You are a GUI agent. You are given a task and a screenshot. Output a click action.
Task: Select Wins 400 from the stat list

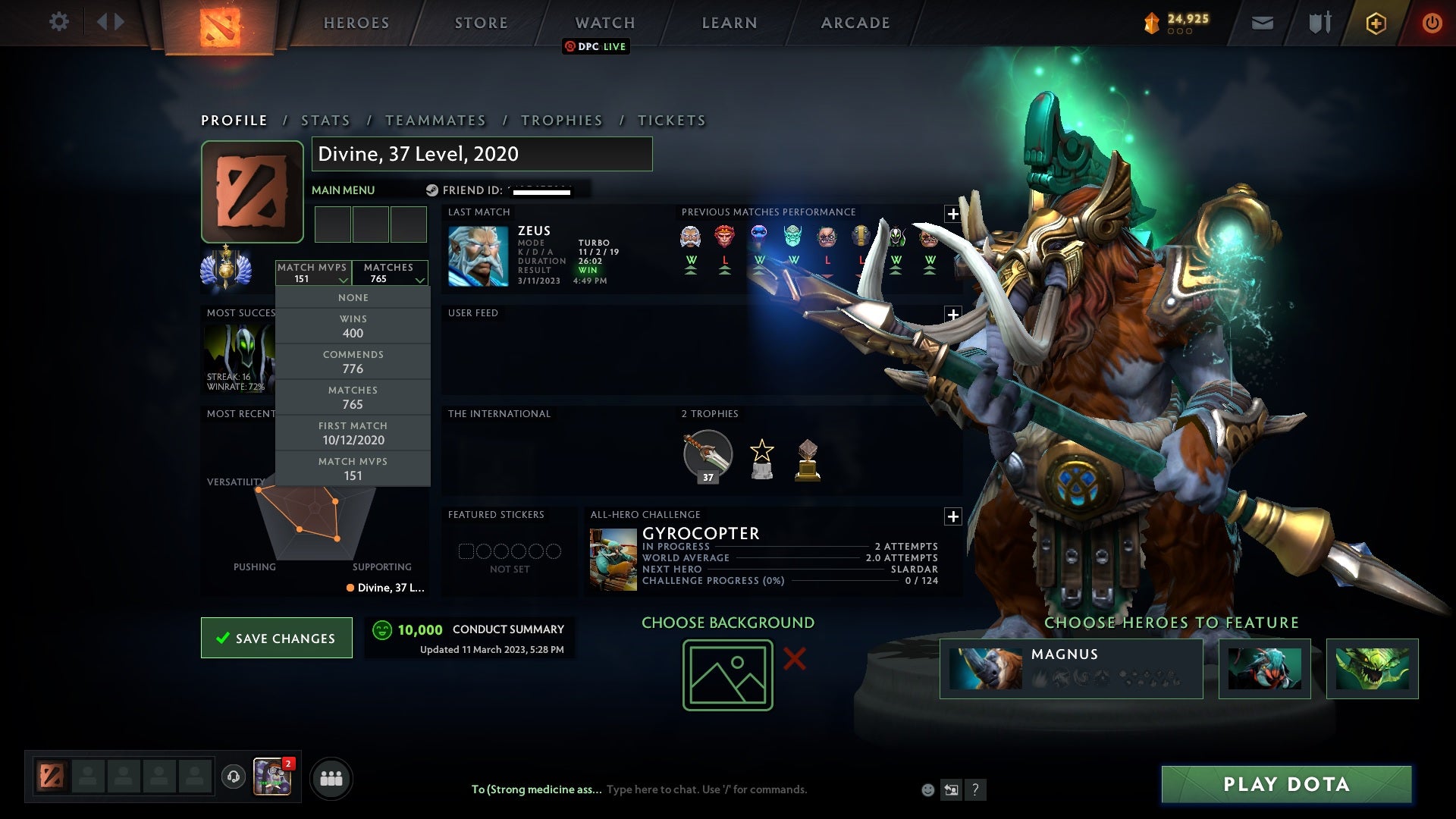[353, 326]
